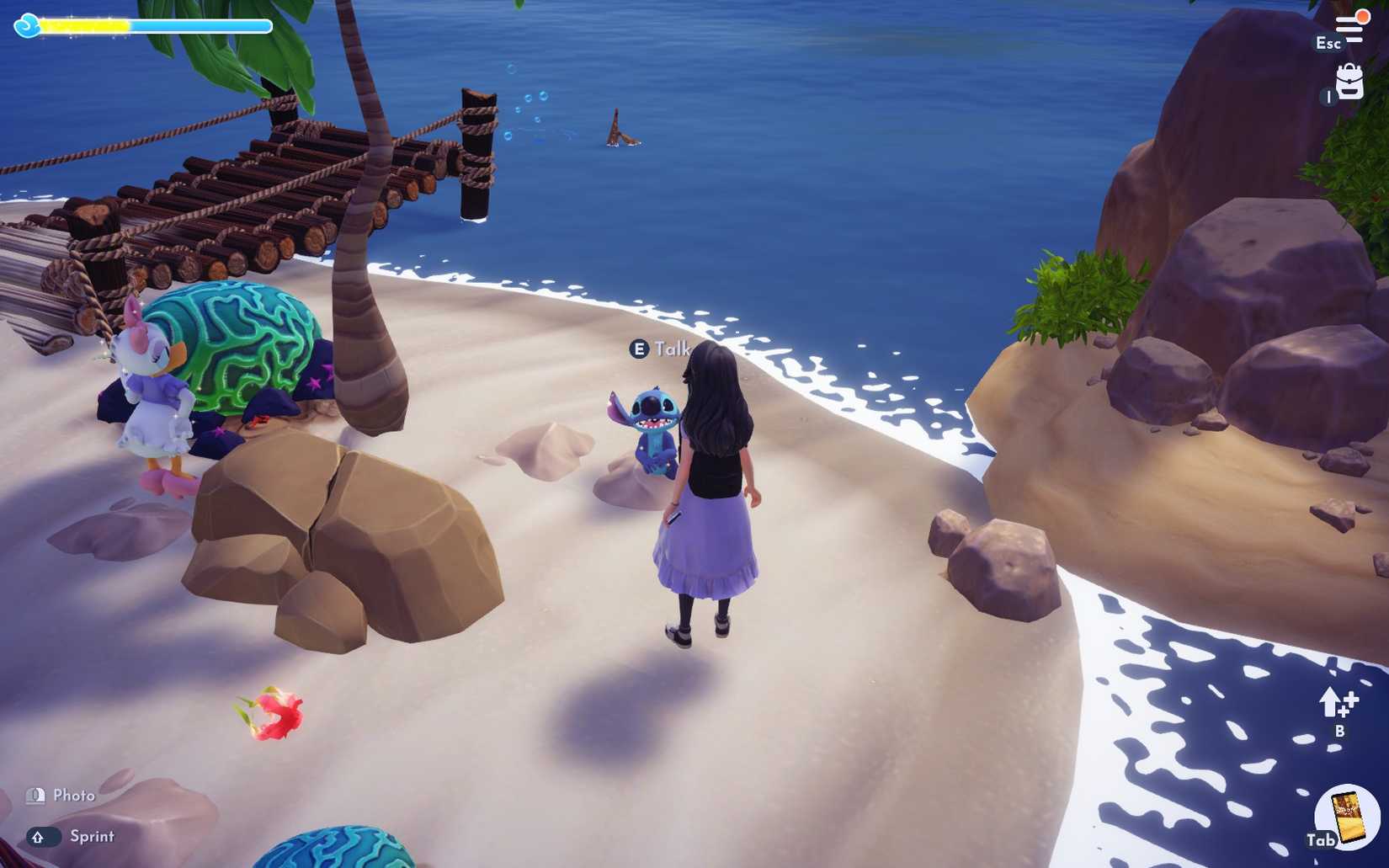Click the Sprint shift-arrow icon

37,837
